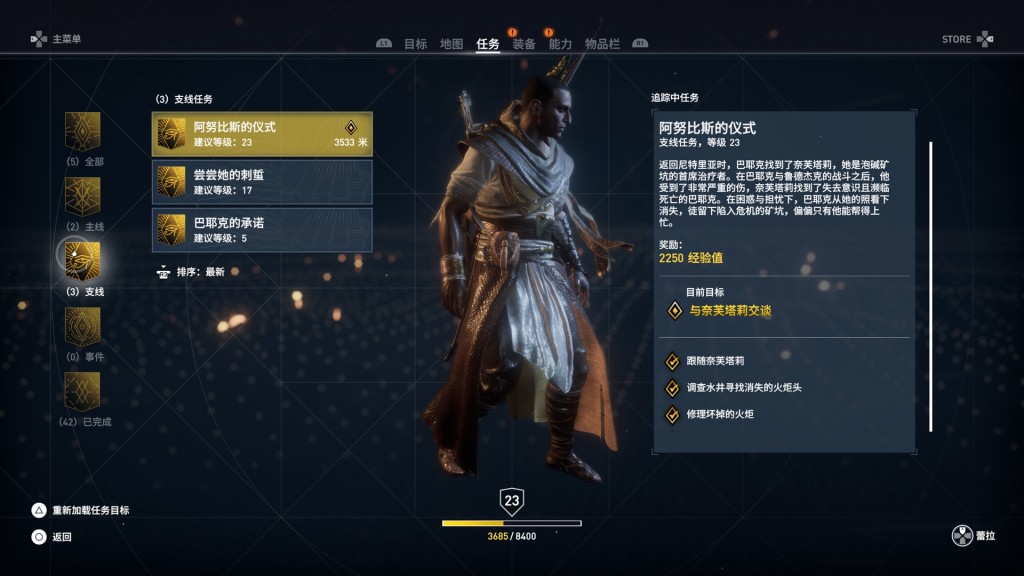View 已完成 completed quests category
This screenshot has height=576, width=1024.
pos(83,391)
